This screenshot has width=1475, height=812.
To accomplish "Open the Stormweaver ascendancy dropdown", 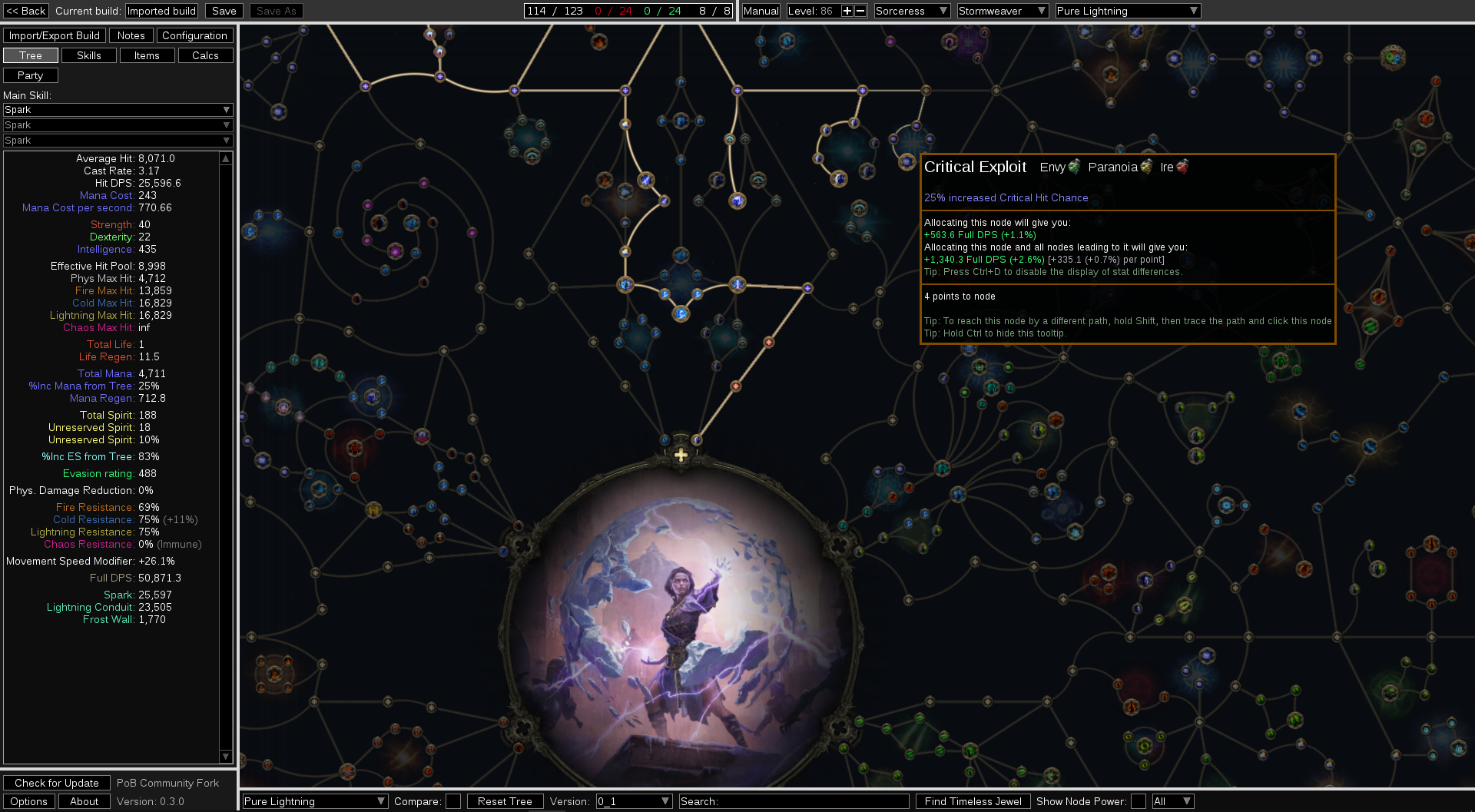I will click(x=1002, y=10).
